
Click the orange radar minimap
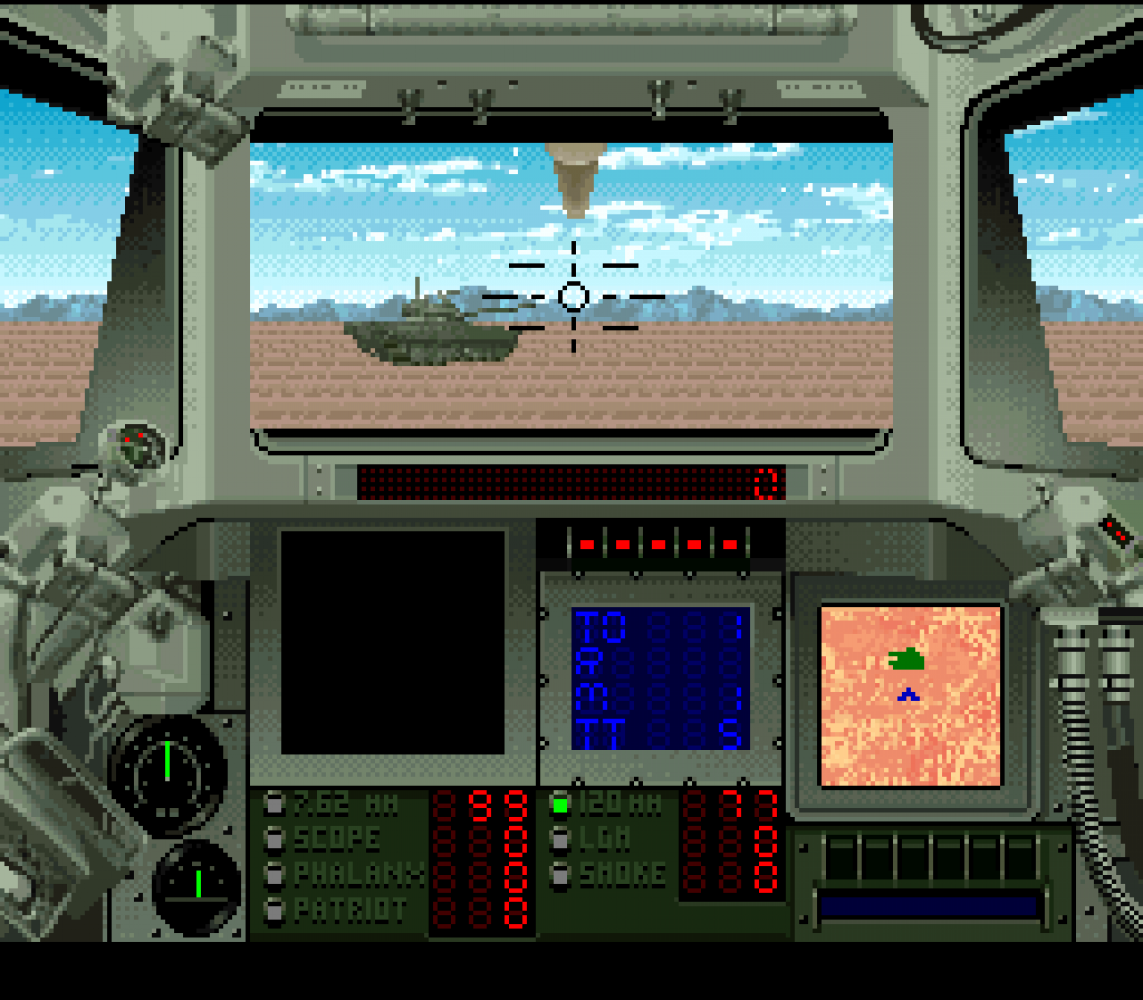910,696
